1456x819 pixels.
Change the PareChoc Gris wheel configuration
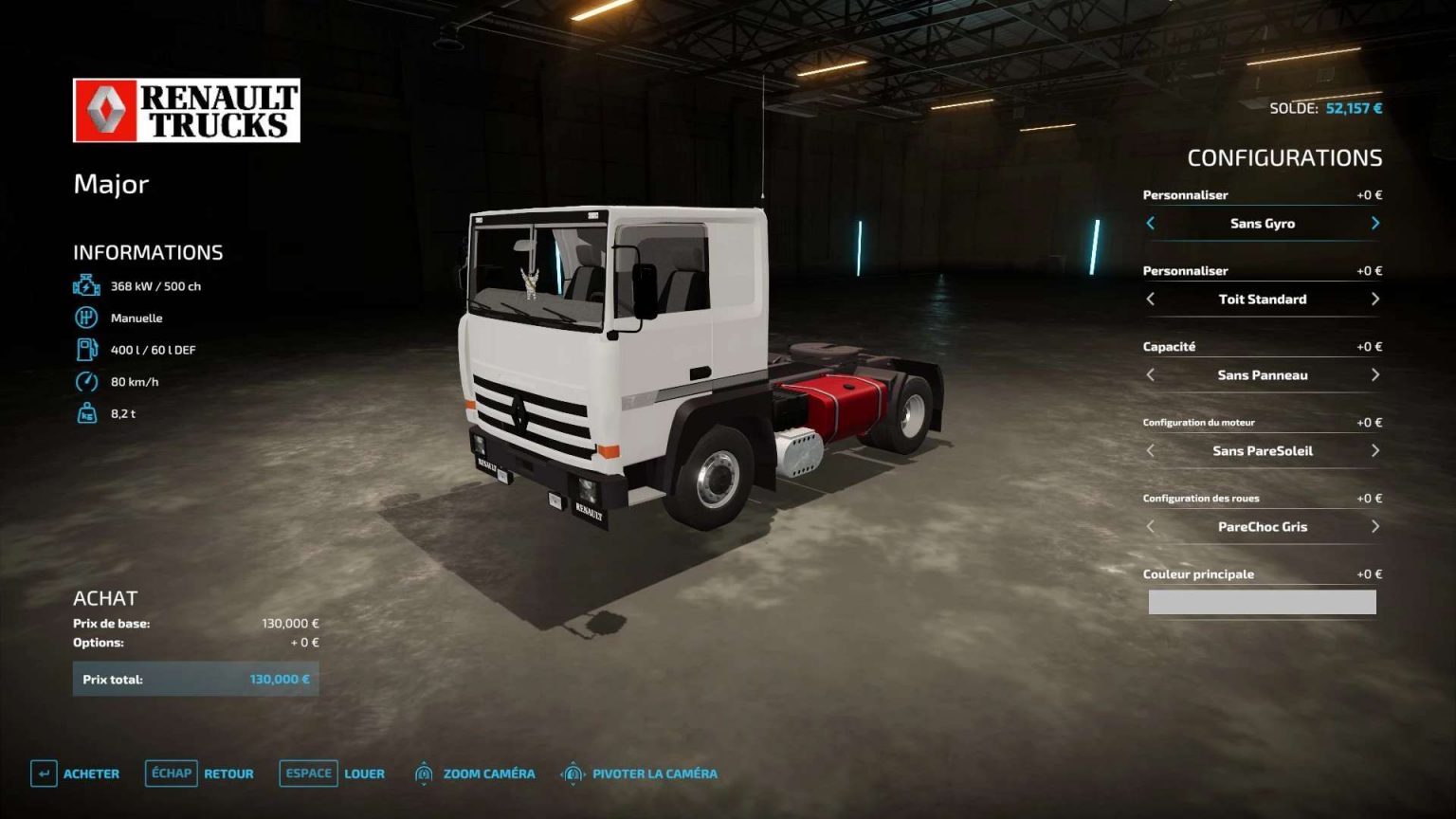click(x=1374, y=527)
